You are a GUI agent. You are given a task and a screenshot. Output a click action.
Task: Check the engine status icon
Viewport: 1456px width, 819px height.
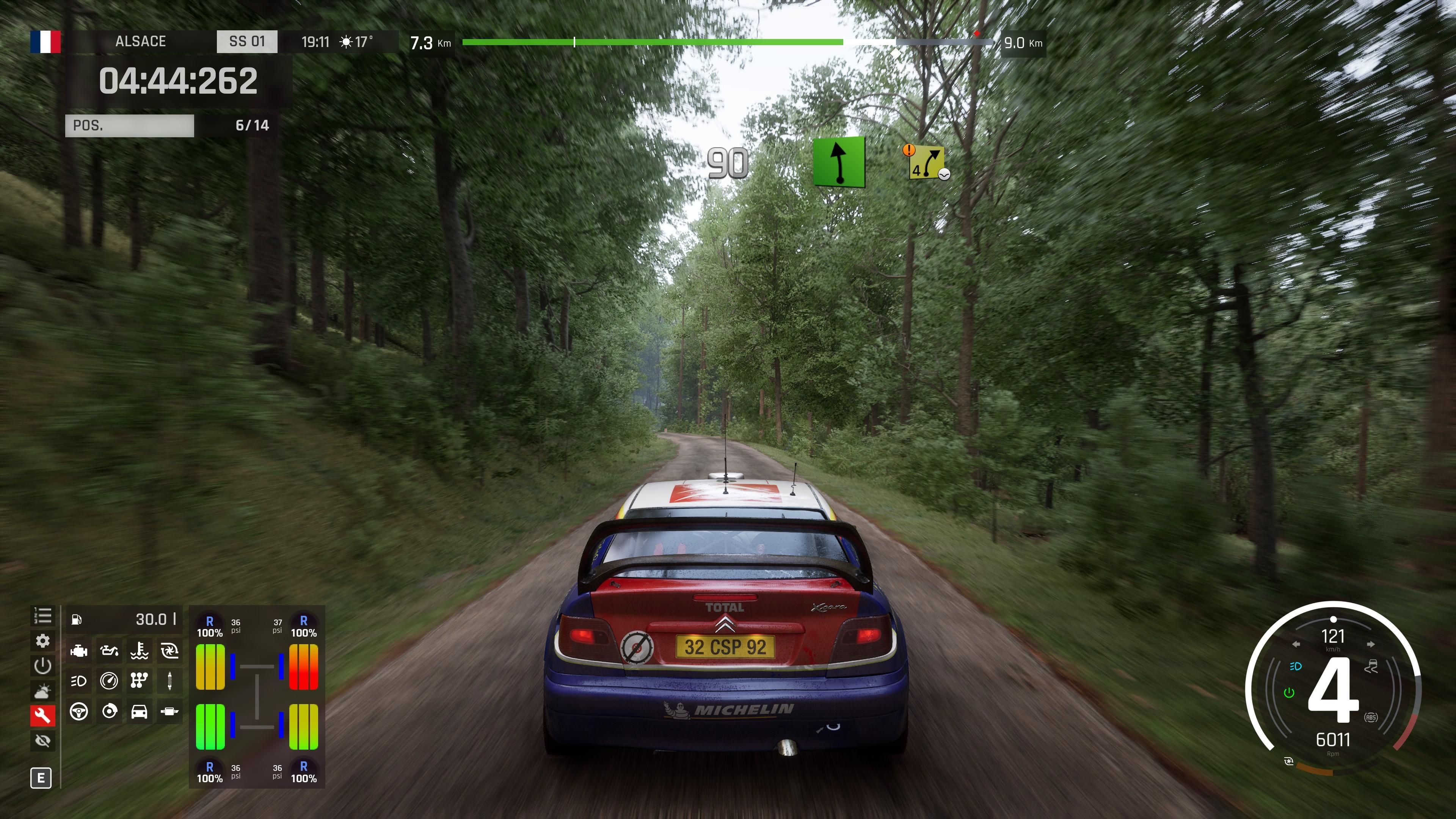point(78,651)
